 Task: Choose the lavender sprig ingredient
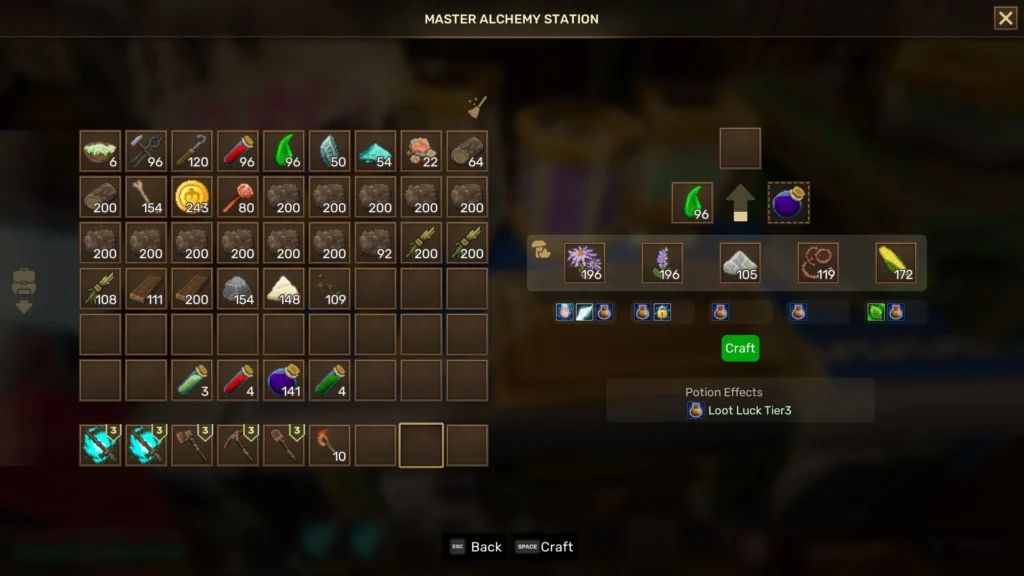[x=662, y=263]
